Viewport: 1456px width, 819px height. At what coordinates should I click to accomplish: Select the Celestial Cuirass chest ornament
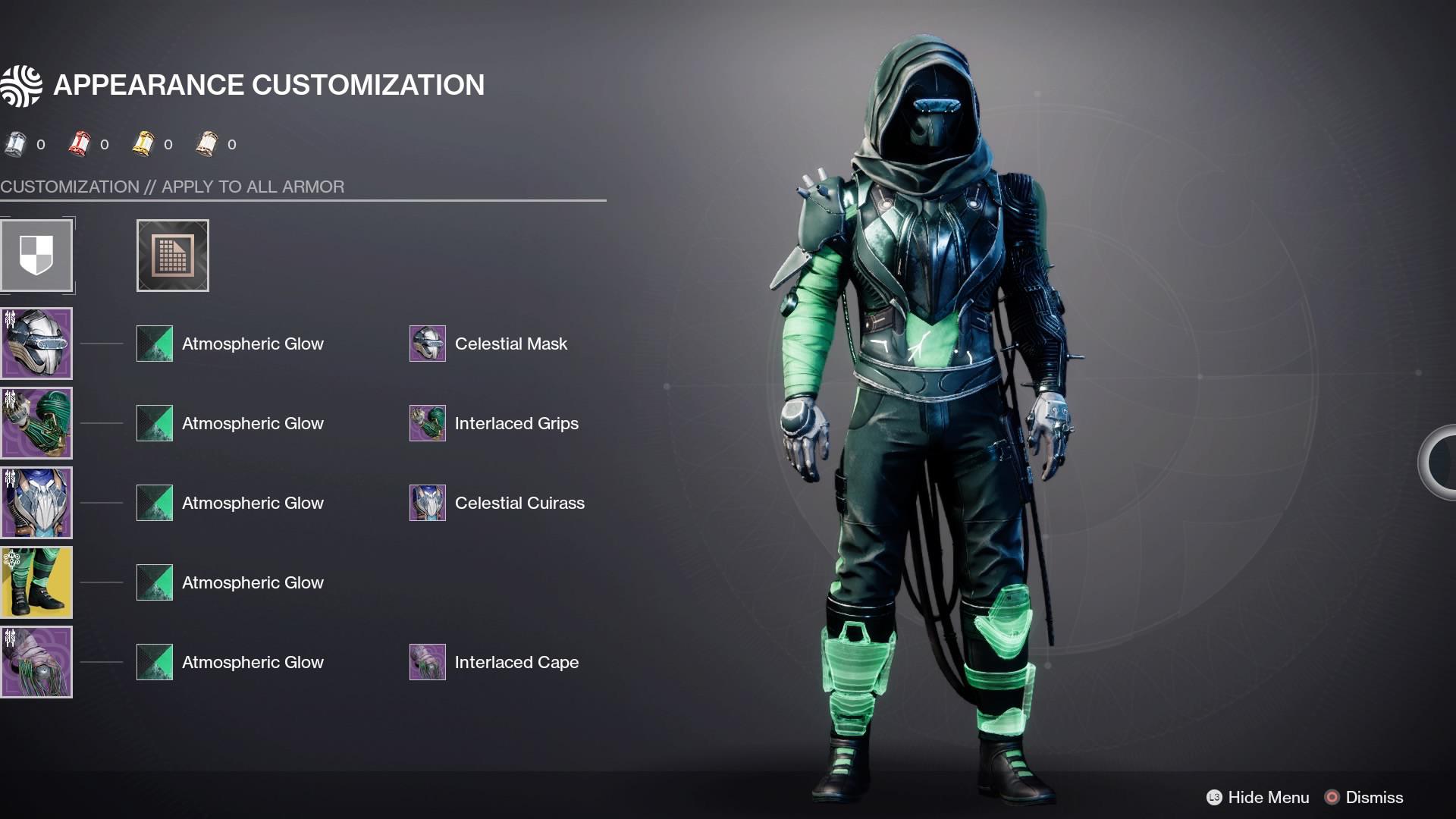pyautogui.click(x=427, y=503)
